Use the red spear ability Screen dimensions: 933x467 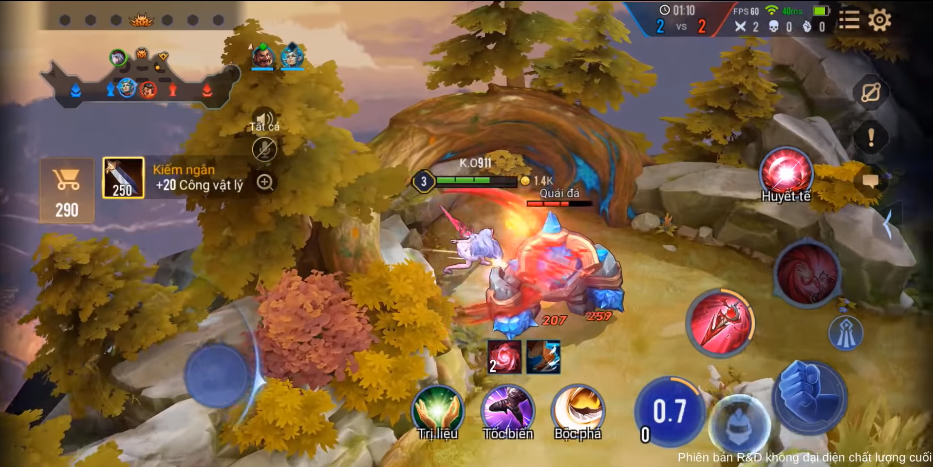pos(720,322)
